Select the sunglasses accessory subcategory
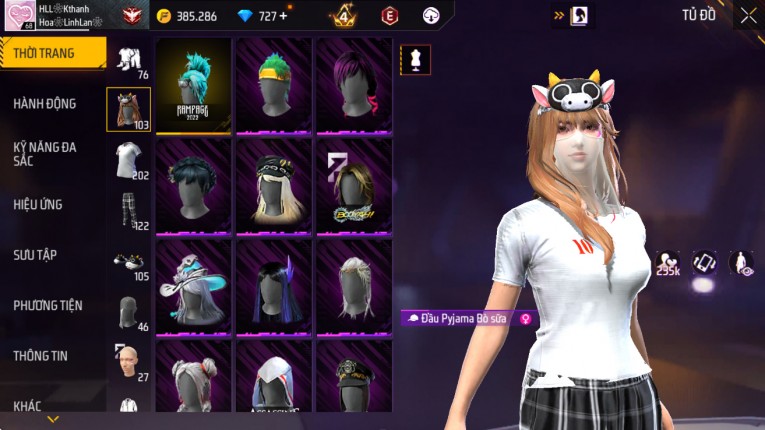 point(128,262)
